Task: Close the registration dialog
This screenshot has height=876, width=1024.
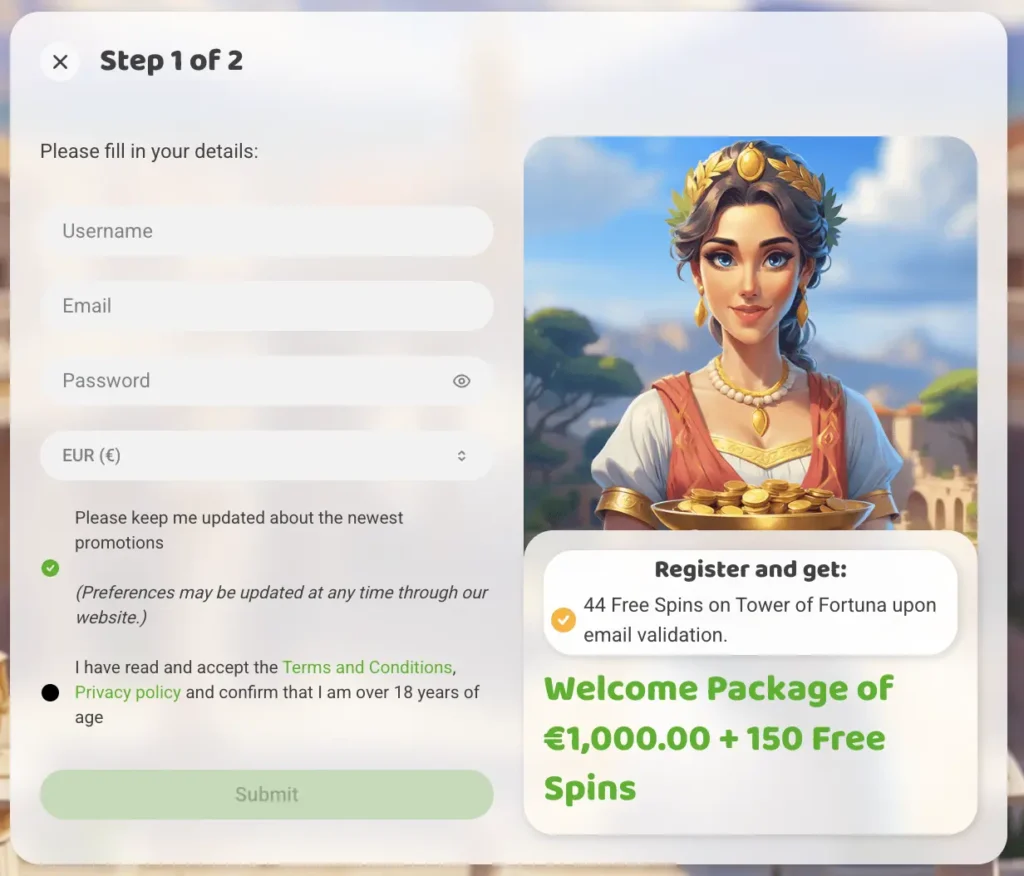Action: 60,62
